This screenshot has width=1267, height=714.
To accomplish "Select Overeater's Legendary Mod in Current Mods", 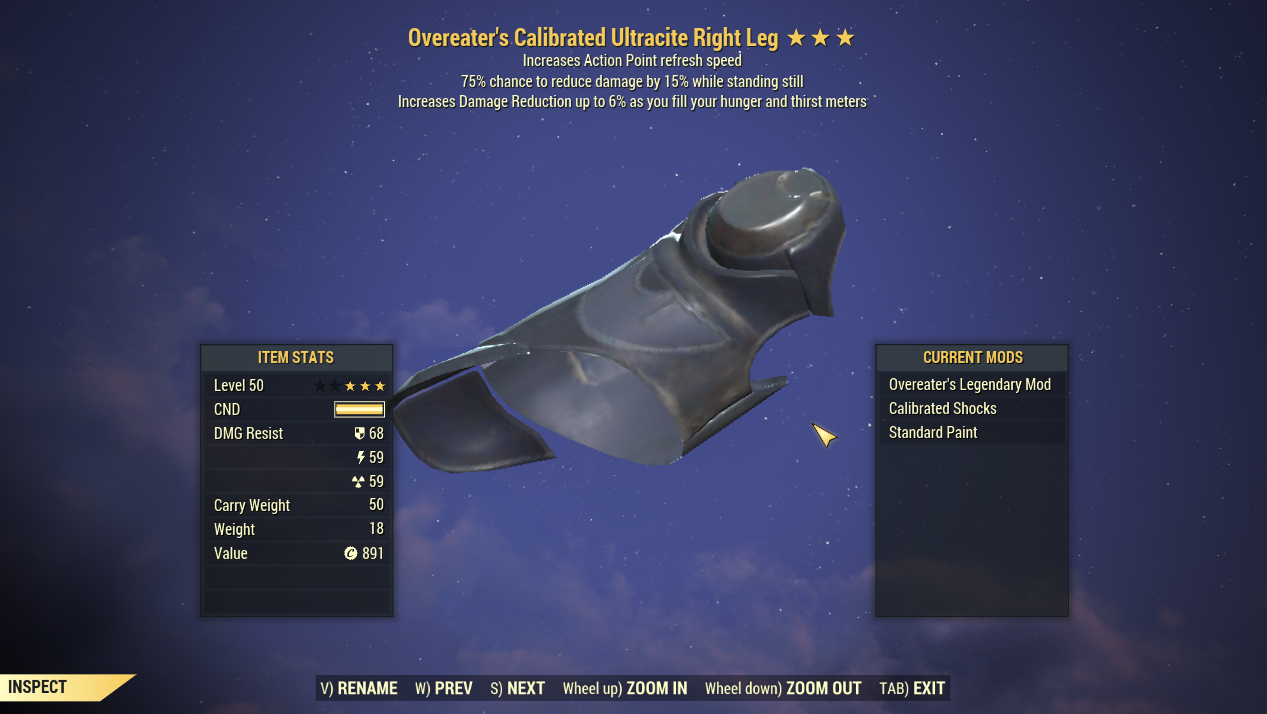I will pyautogui.click(x=970, y=385).
